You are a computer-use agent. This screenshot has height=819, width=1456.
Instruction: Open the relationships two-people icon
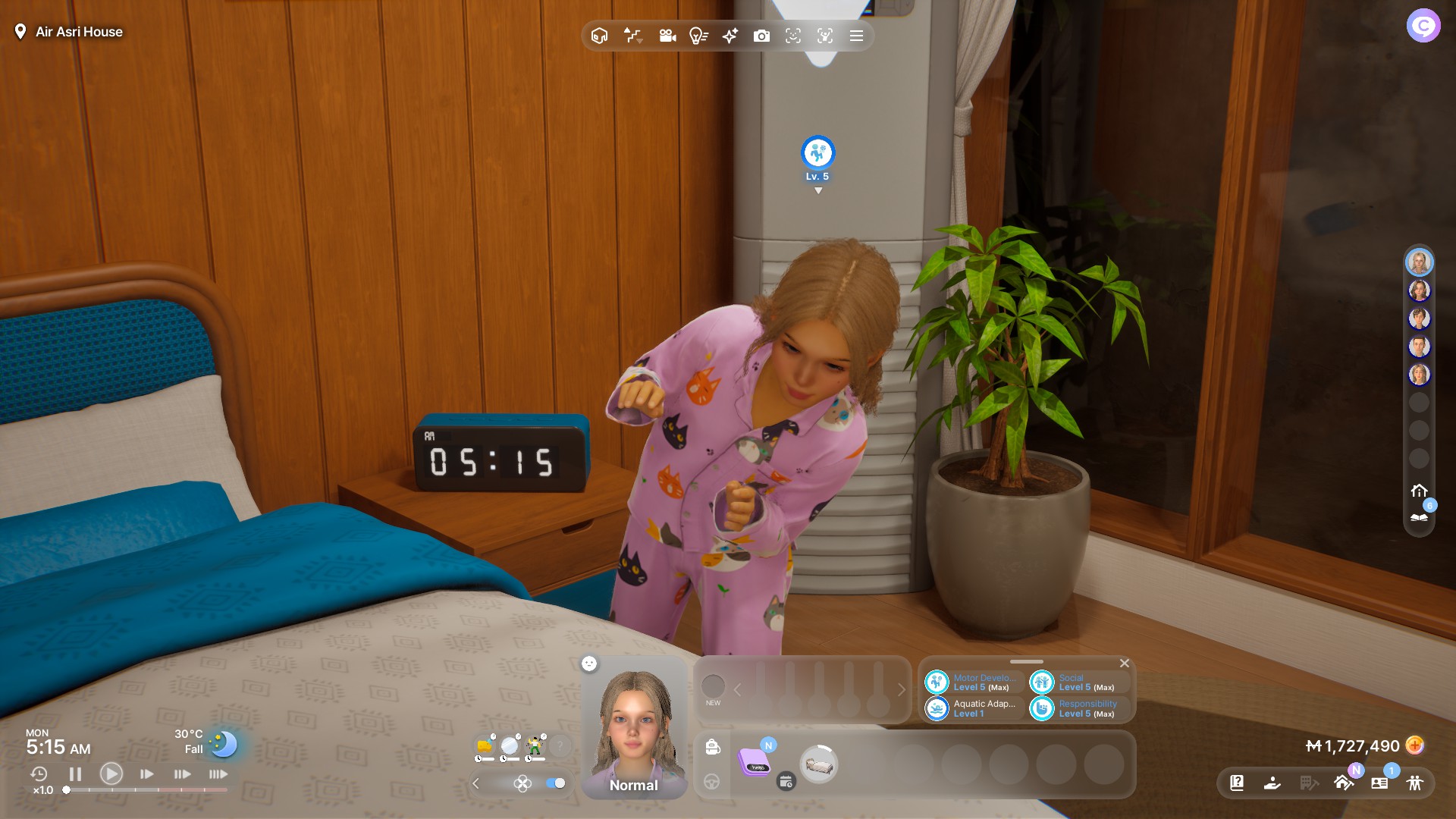1414,783
